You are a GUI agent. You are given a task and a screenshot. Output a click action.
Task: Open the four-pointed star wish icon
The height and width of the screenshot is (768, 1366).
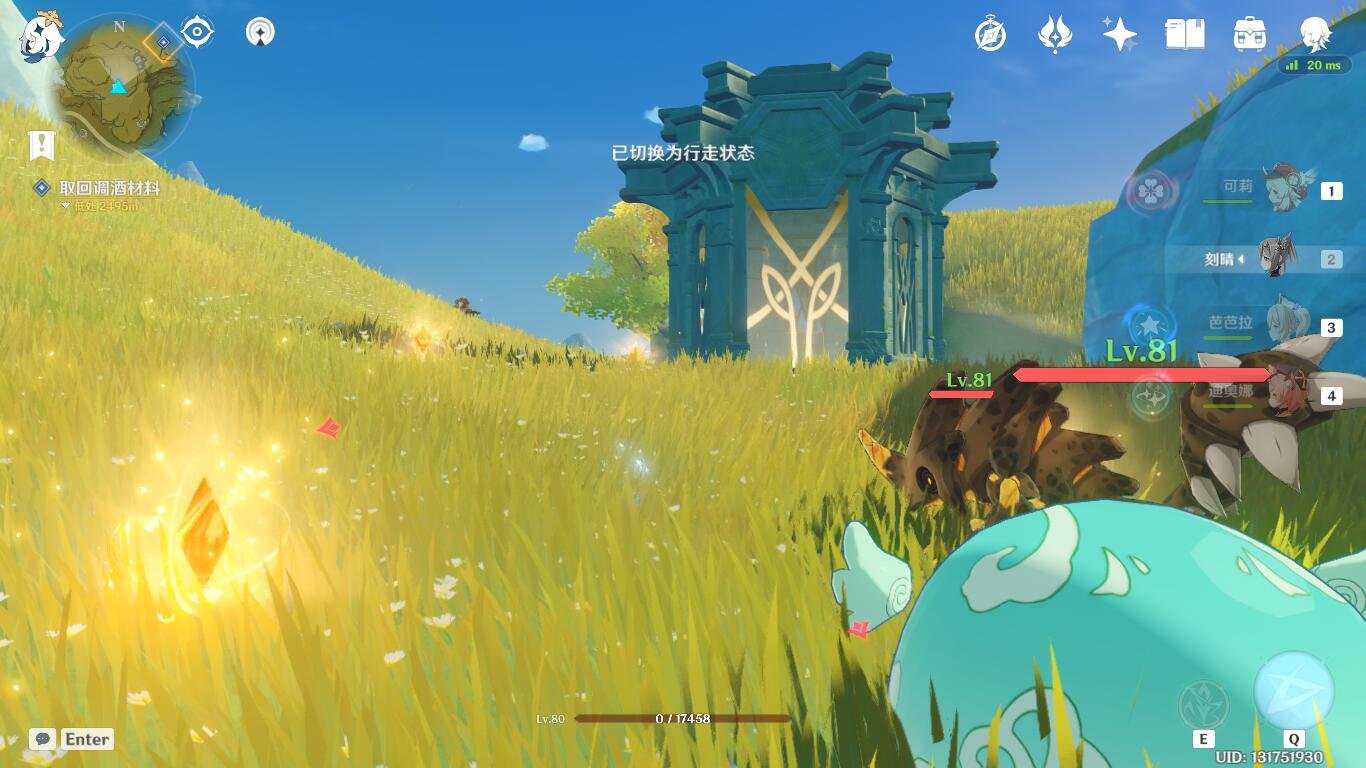(1119, 35)
